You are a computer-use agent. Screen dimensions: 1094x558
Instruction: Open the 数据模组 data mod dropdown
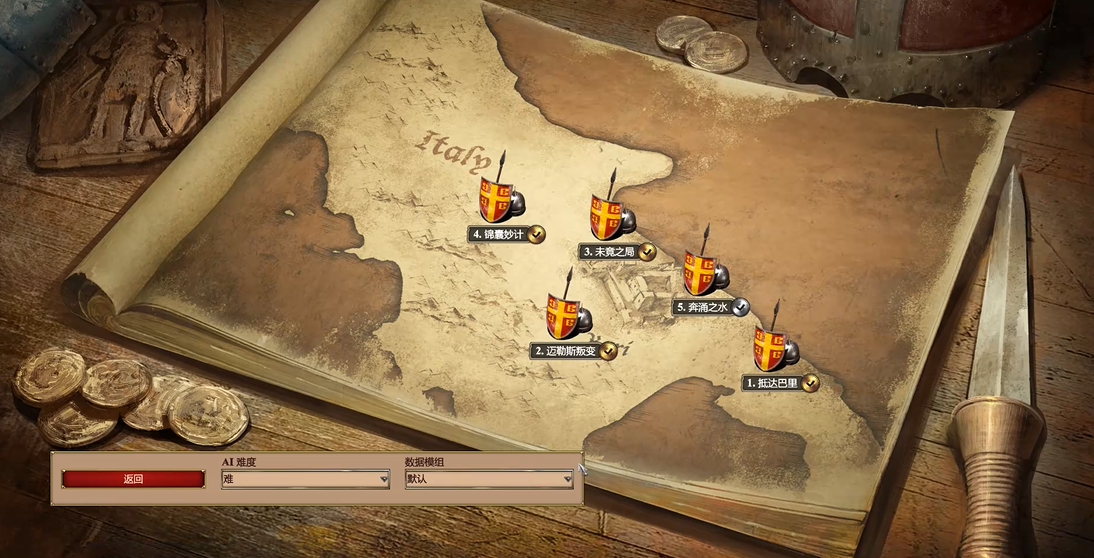[489, 479]
